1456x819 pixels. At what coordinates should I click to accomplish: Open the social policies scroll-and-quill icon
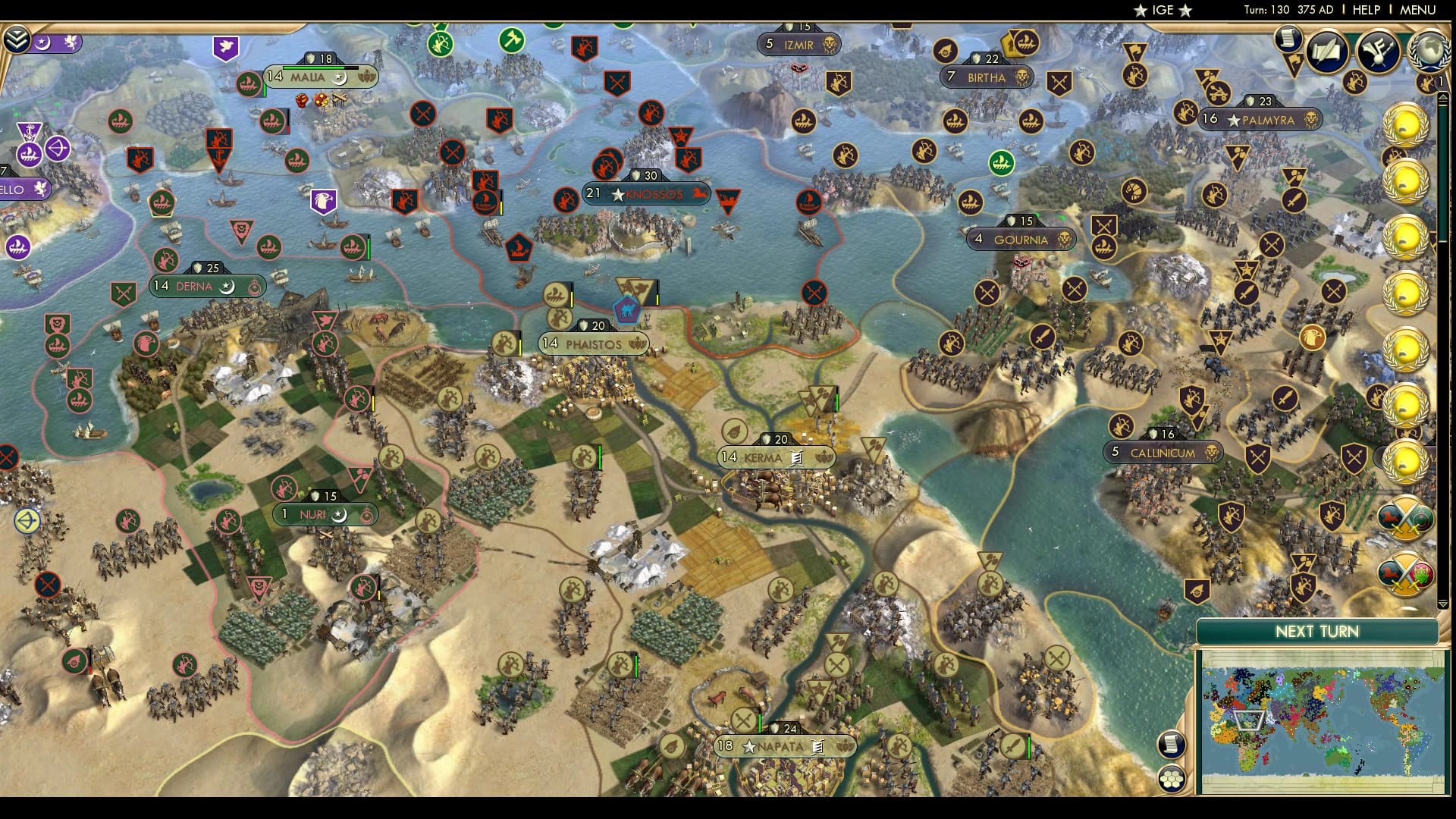[1326, 52]
